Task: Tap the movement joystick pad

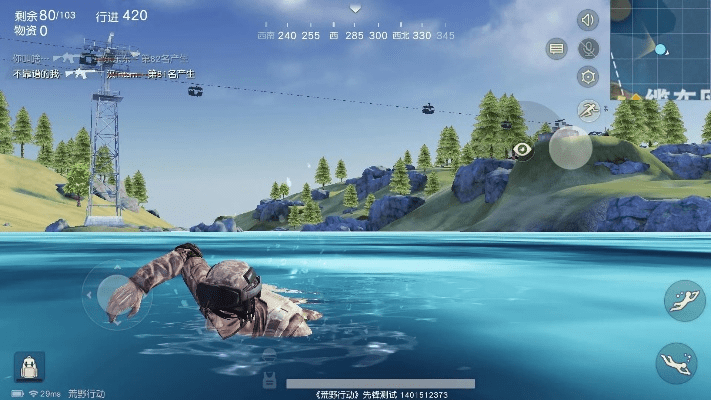Action: [116, 295]
